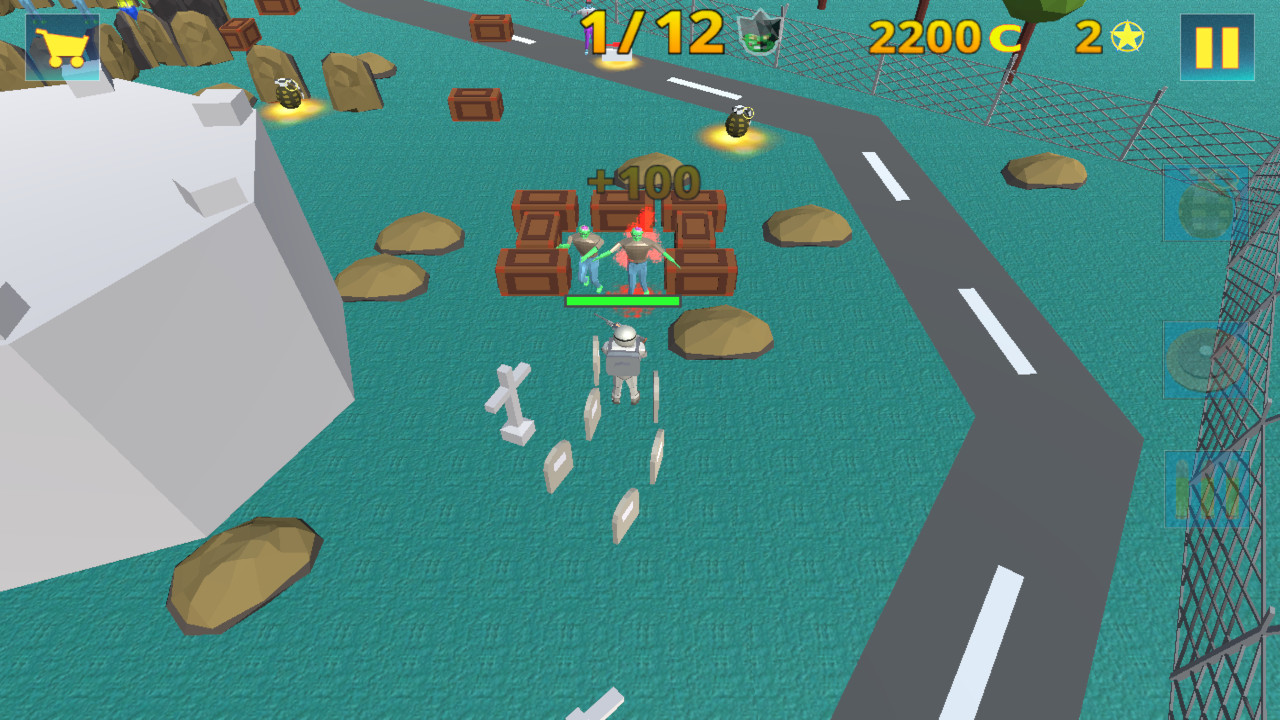Use the grenade item button

(1205, 205)
